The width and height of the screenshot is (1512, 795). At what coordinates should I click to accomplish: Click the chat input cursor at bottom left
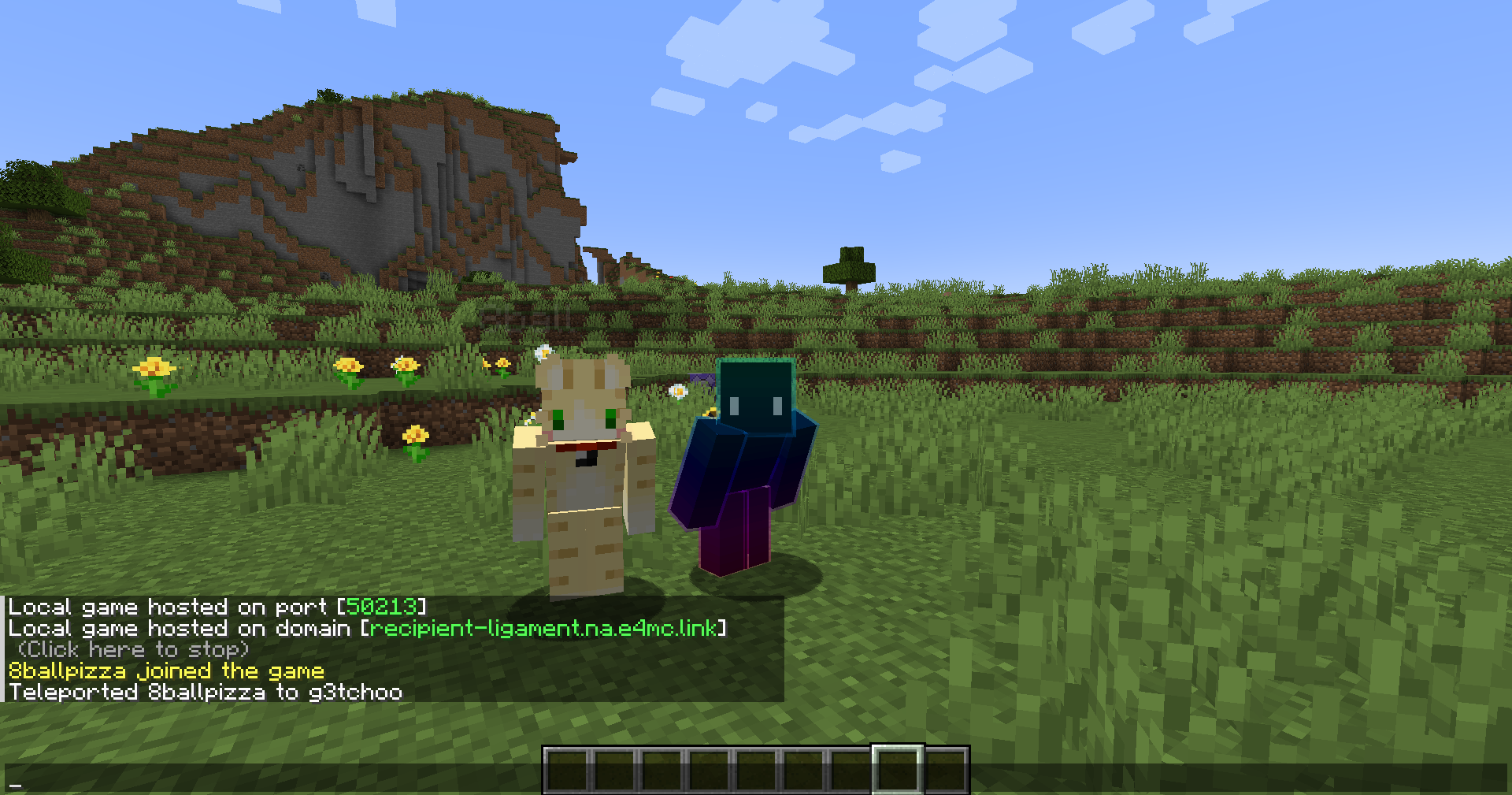click(x=14, y=786)
